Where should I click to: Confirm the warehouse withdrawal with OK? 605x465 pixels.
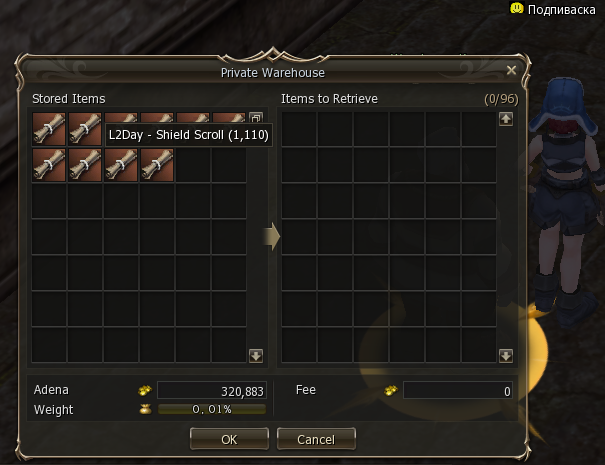229,439
